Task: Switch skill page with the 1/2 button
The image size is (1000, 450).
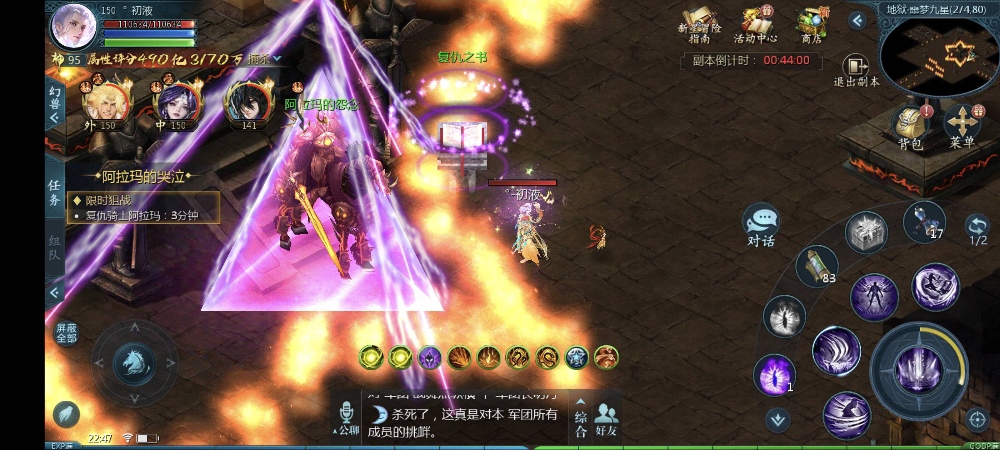Action: tap(977, 229)
